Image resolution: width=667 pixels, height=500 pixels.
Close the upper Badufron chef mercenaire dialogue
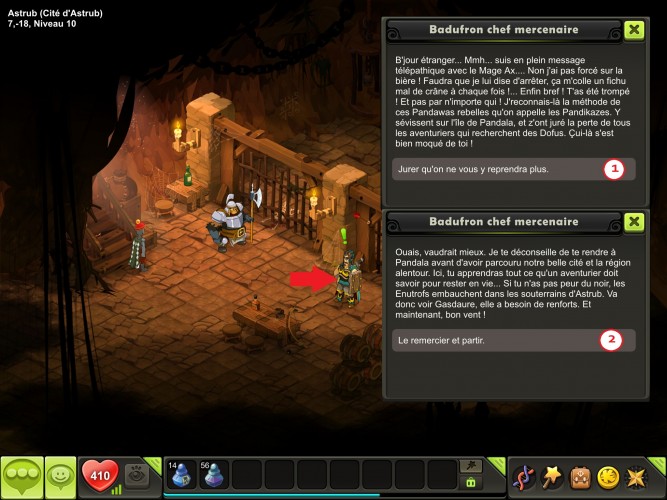pyautogui.click(x=633, y=30)
